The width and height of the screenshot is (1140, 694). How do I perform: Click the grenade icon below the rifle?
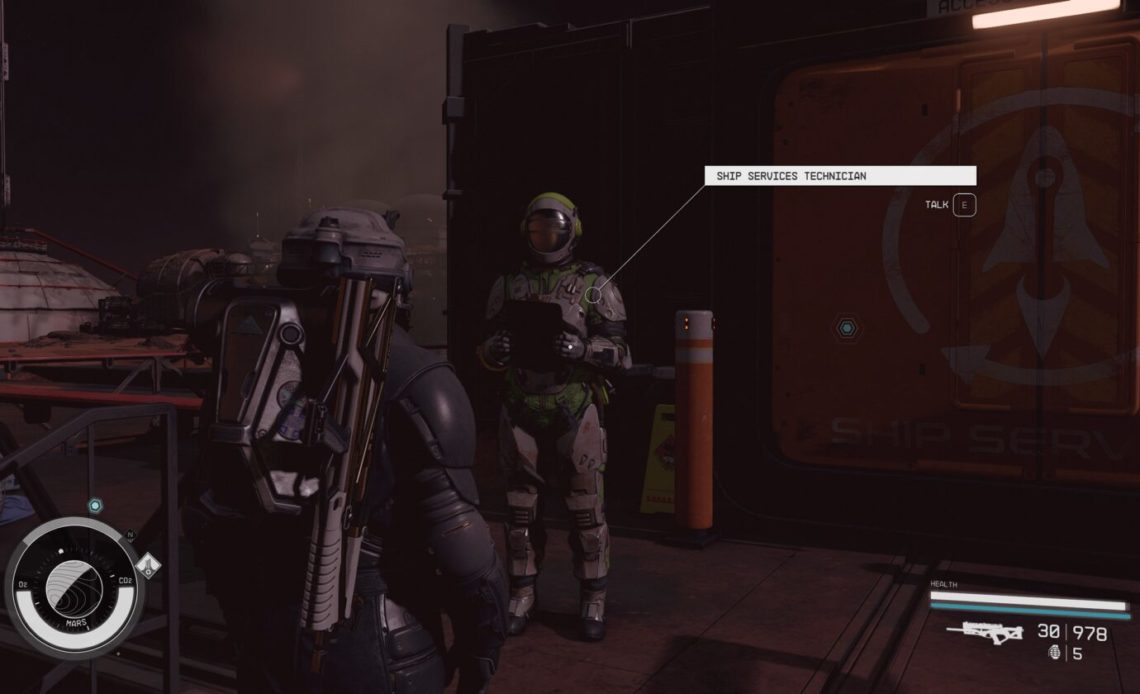pyautogui.click(x=1049, y=655)
